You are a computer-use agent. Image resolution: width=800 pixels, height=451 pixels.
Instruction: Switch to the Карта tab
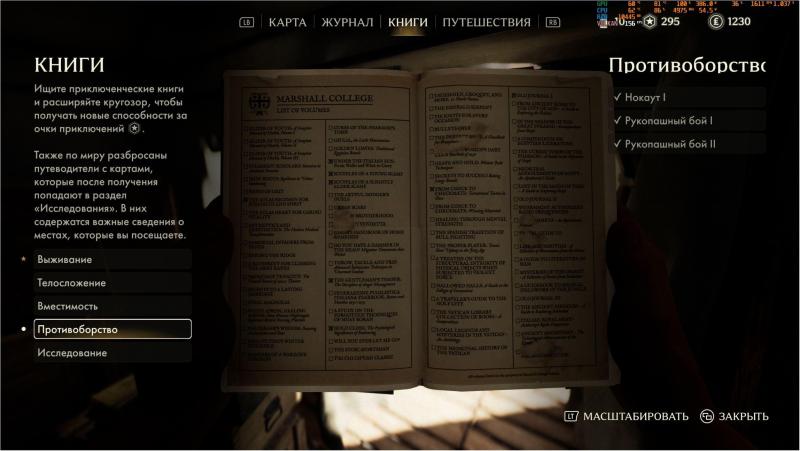pos(288,22)
